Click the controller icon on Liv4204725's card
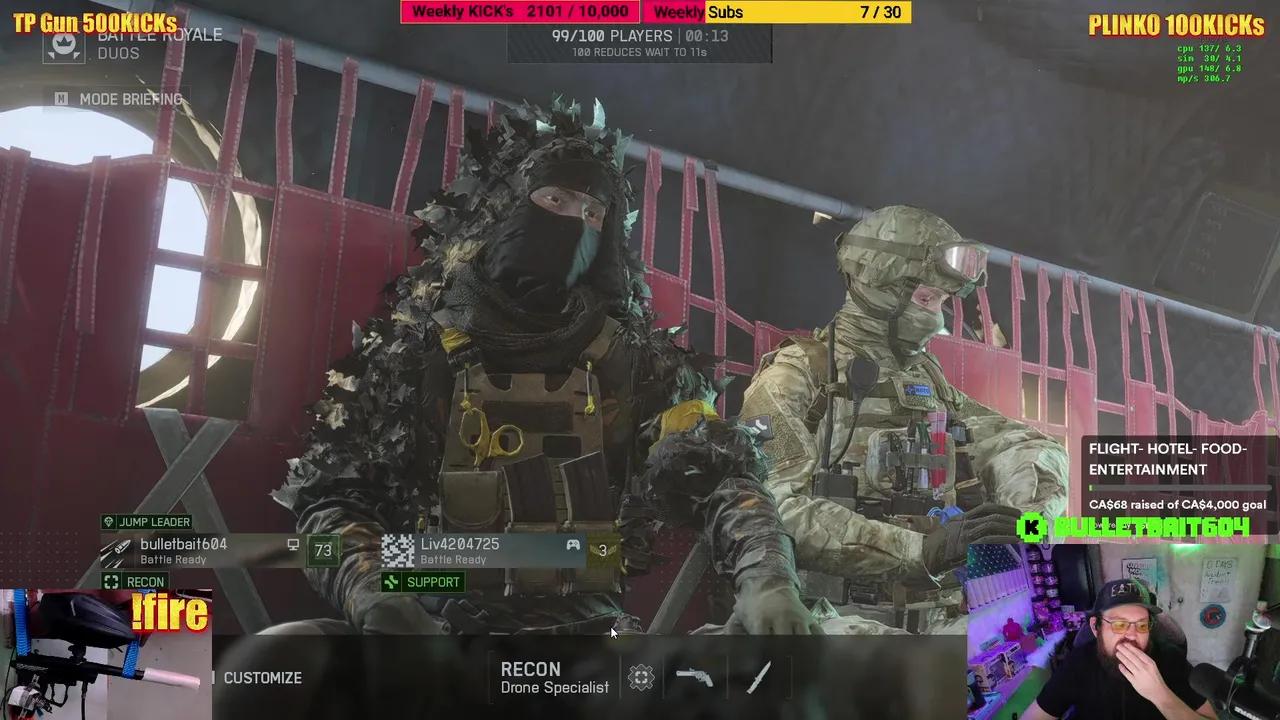 click(x=571, y=545)
